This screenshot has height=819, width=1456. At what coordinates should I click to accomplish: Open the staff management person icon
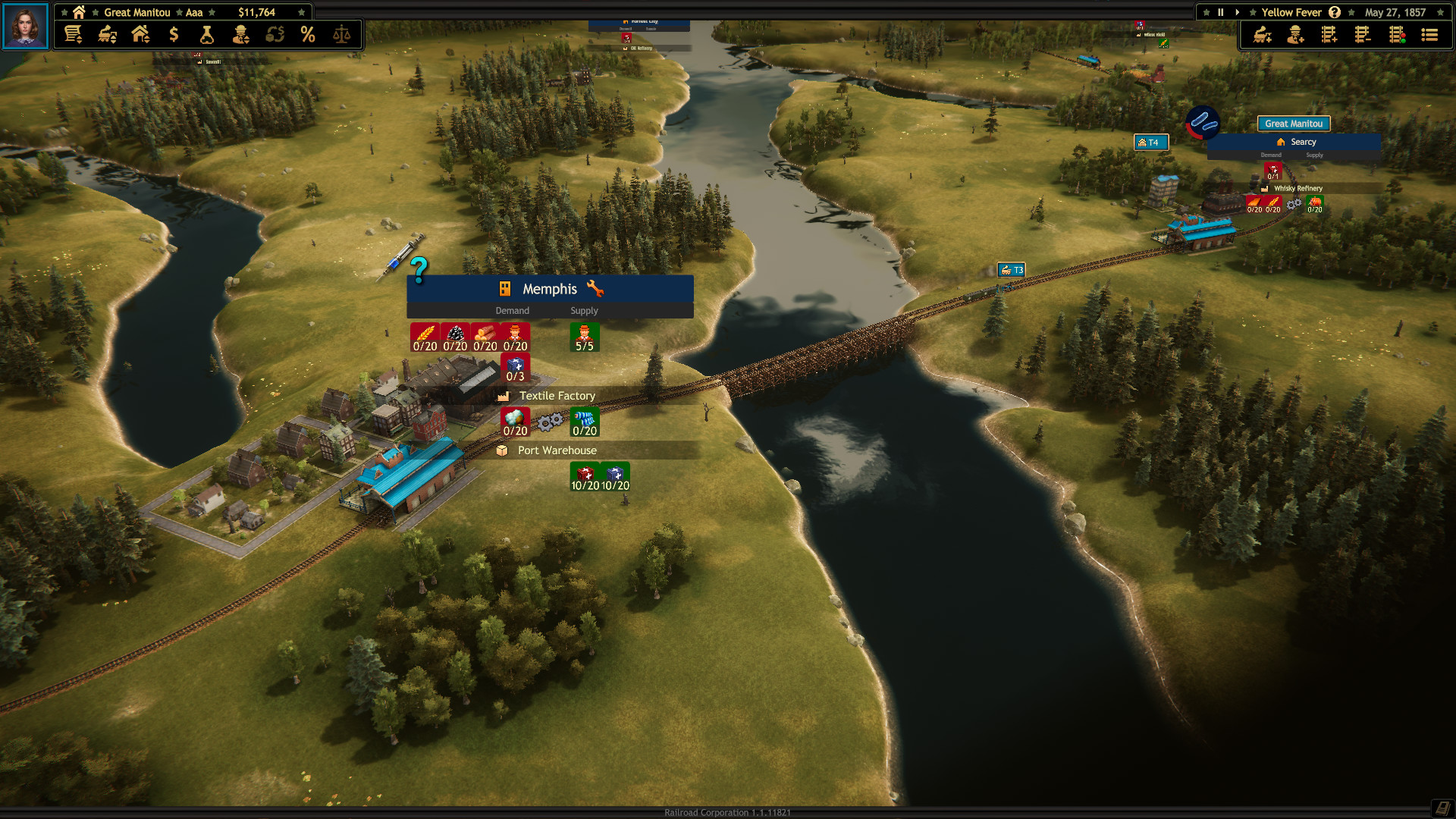pyautogui.click(x=240, y=34)
